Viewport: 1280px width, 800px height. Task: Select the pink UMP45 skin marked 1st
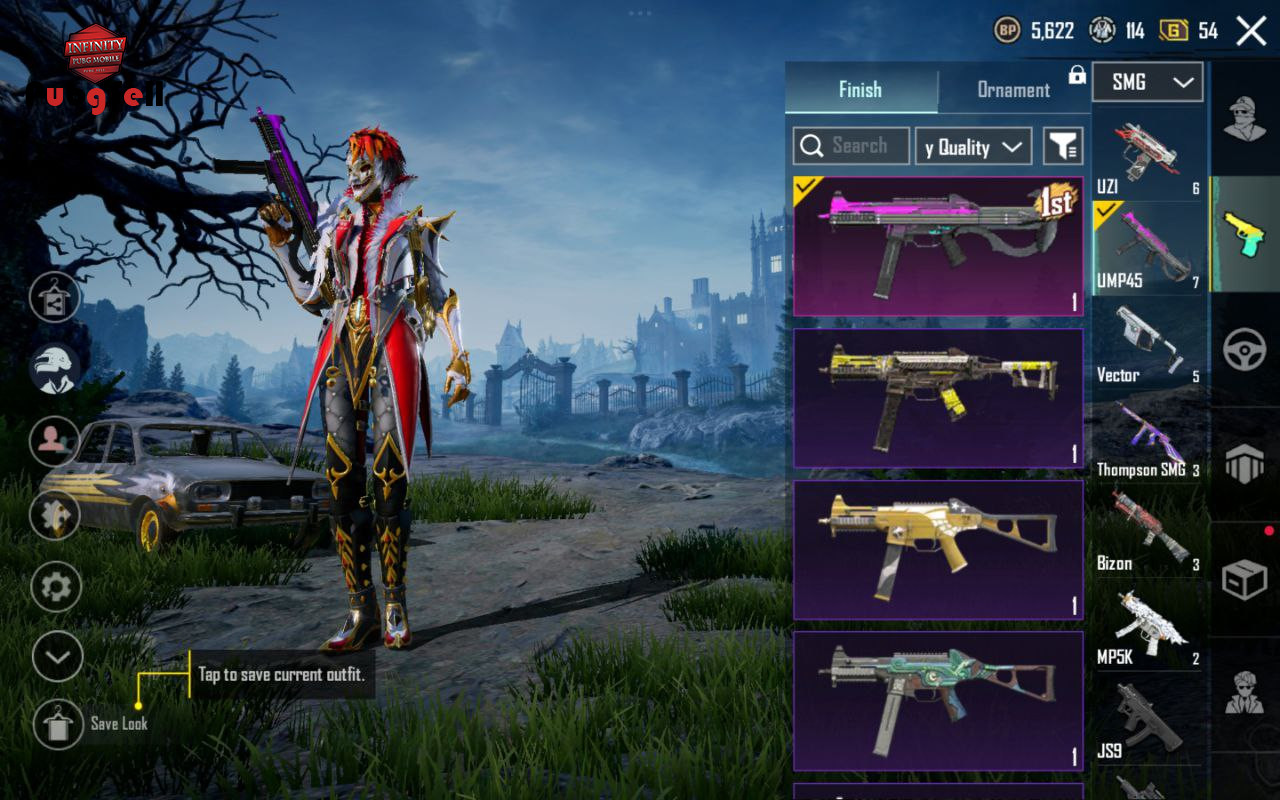click(x=938, y=246)
